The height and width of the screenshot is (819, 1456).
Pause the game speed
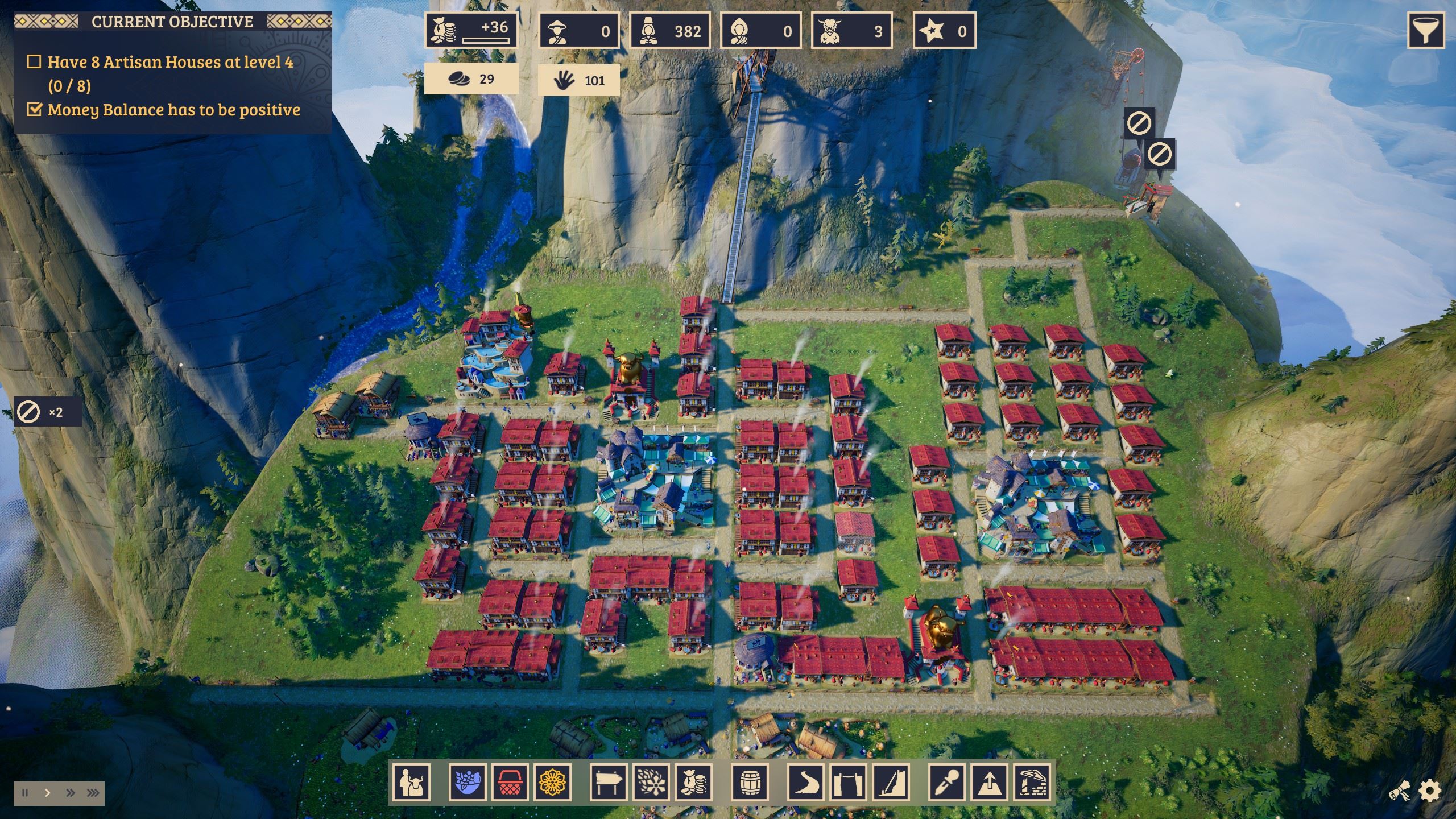25,793
